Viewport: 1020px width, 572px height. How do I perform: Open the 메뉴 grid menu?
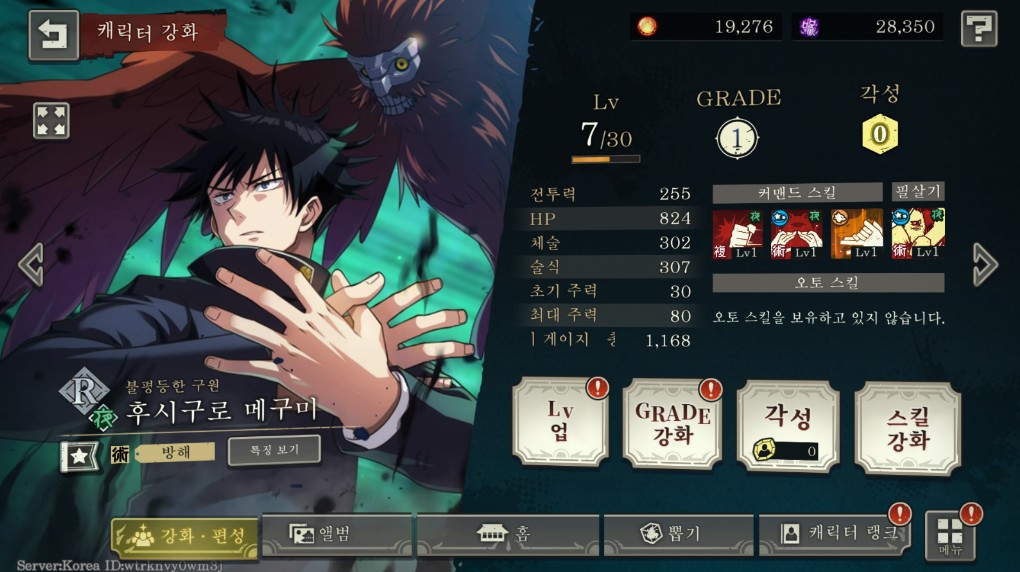950,536
